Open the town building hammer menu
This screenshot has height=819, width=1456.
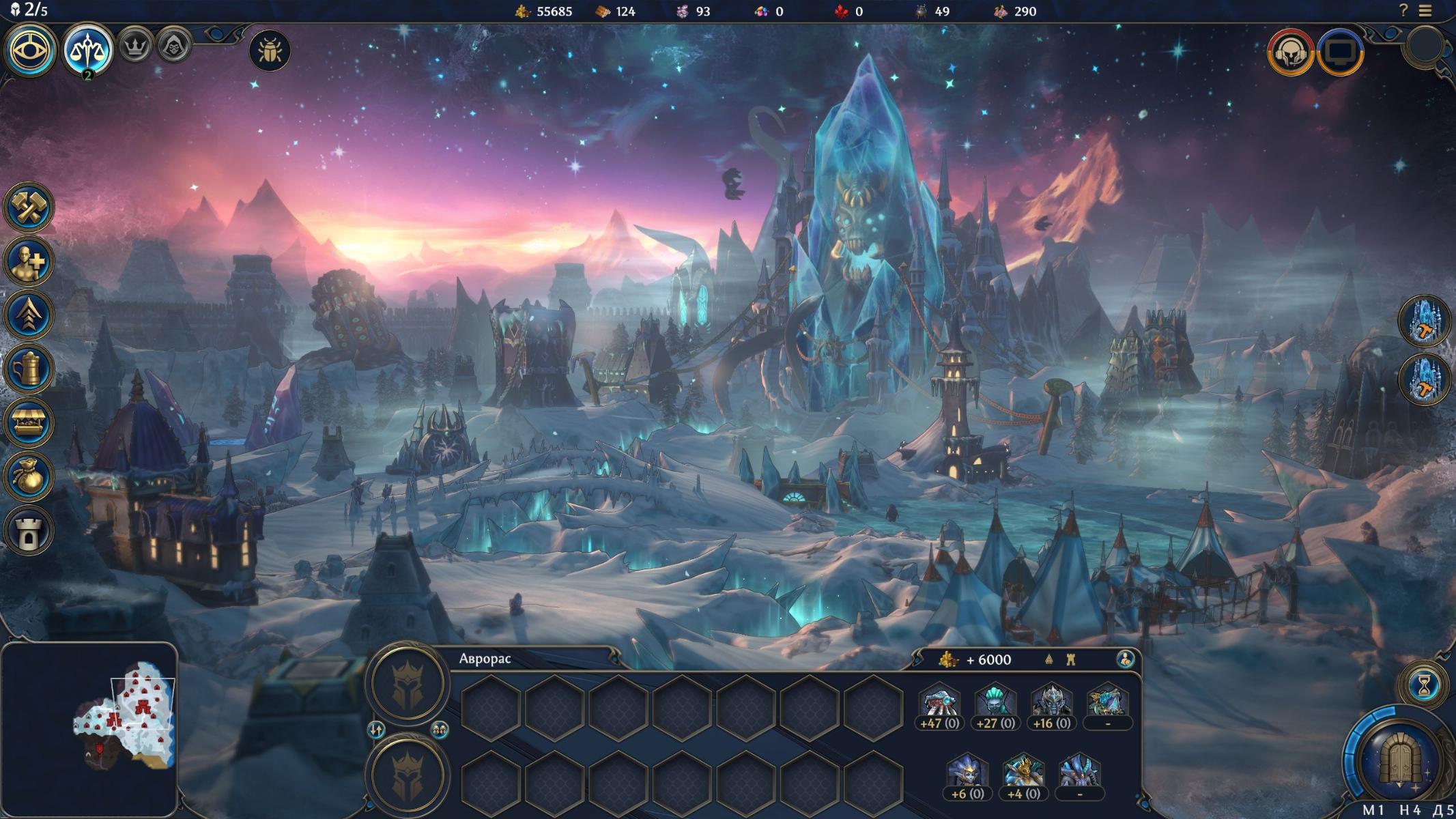pos(29,207)
